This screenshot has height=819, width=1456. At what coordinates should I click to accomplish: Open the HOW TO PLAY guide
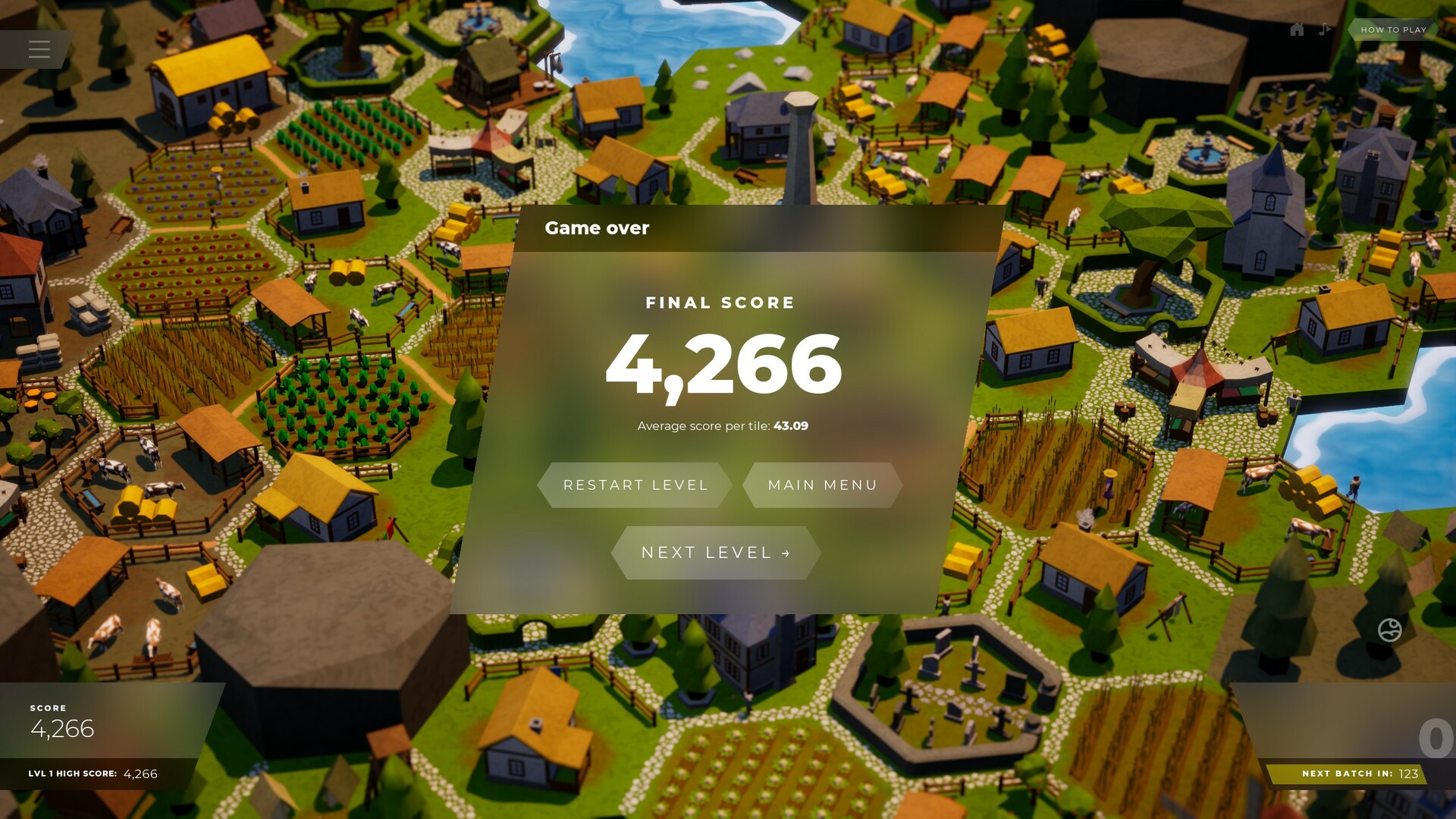1392,29
